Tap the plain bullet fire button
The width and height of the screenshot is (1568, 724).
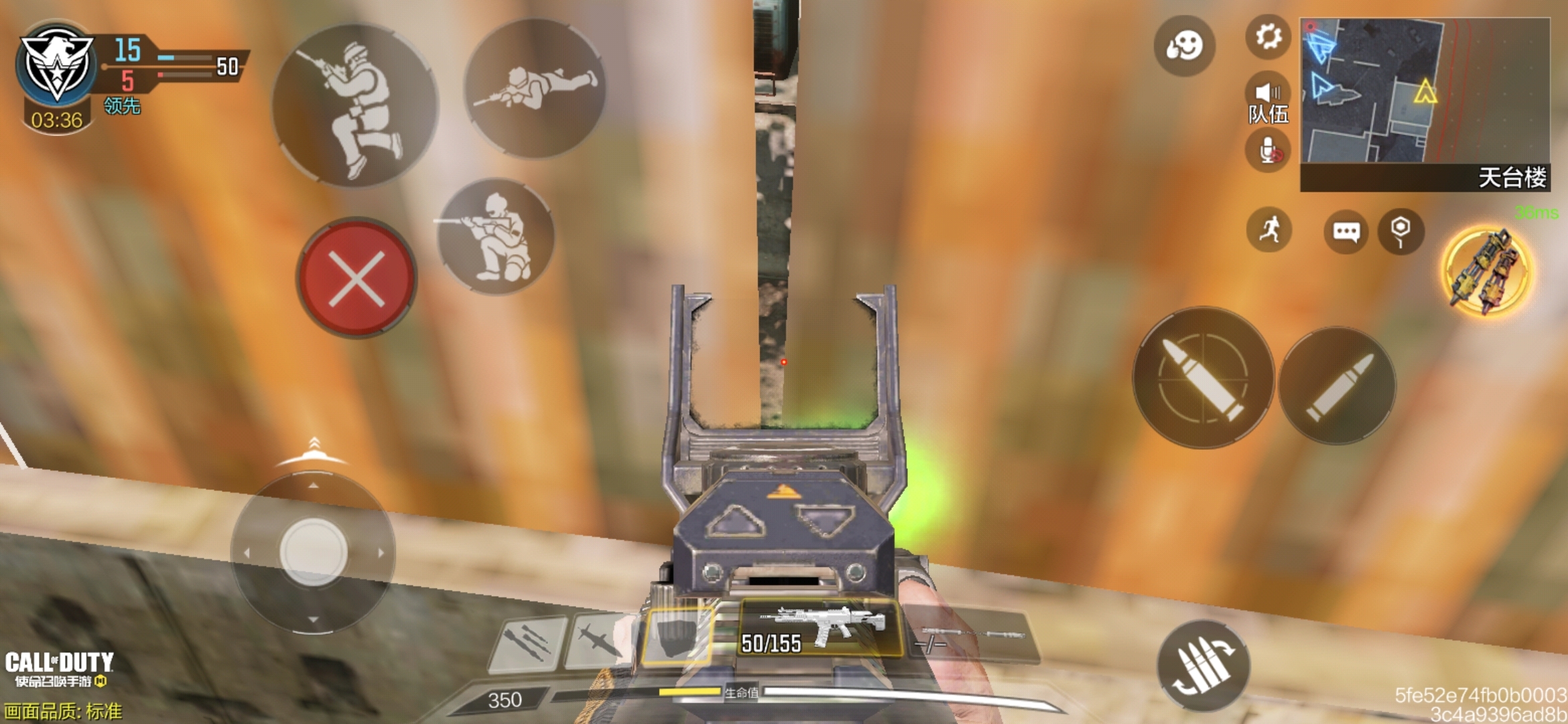(1337, 385)
